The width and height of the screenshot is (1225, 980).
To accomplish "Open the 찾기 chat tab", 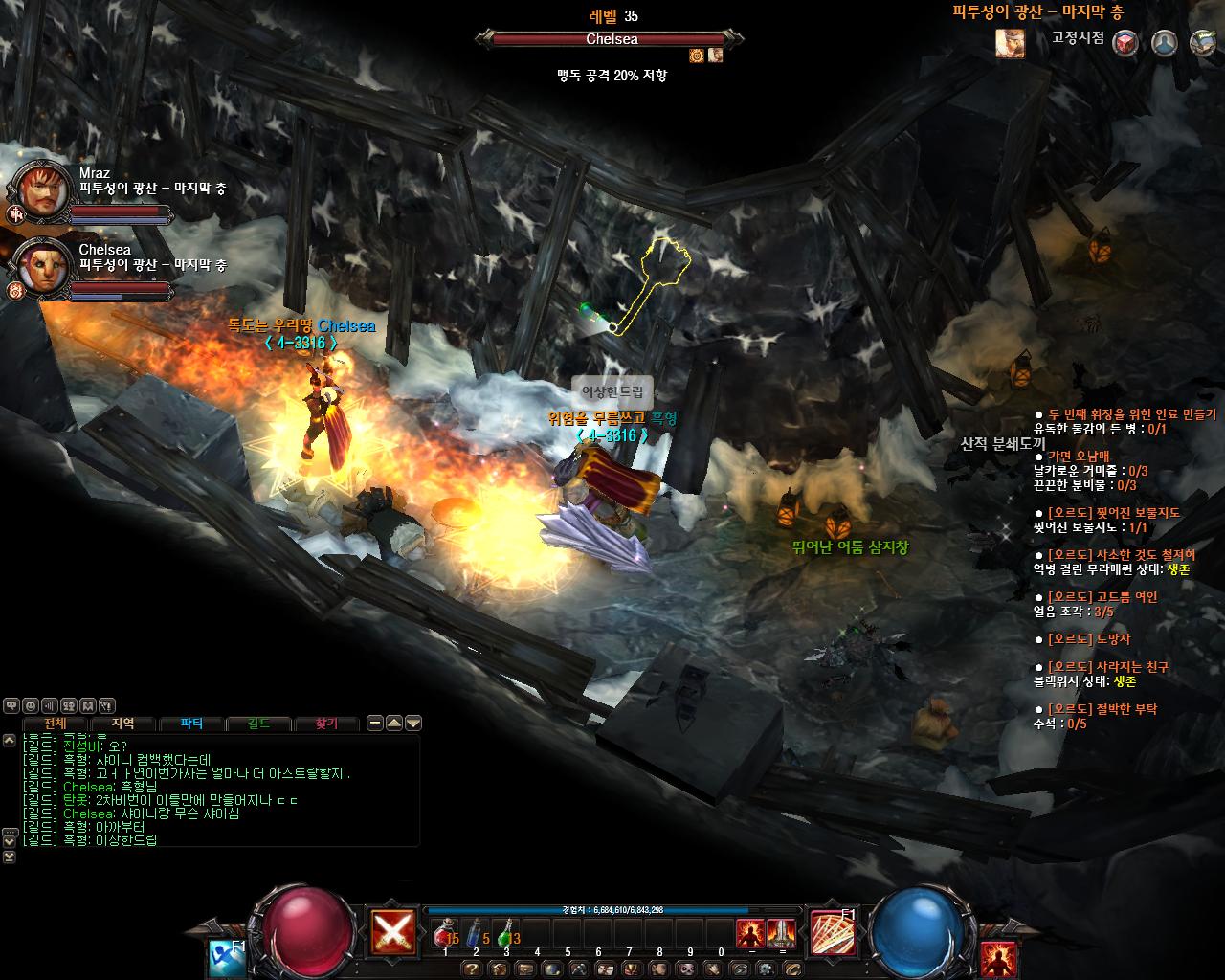I will click(x=327, y=724).
